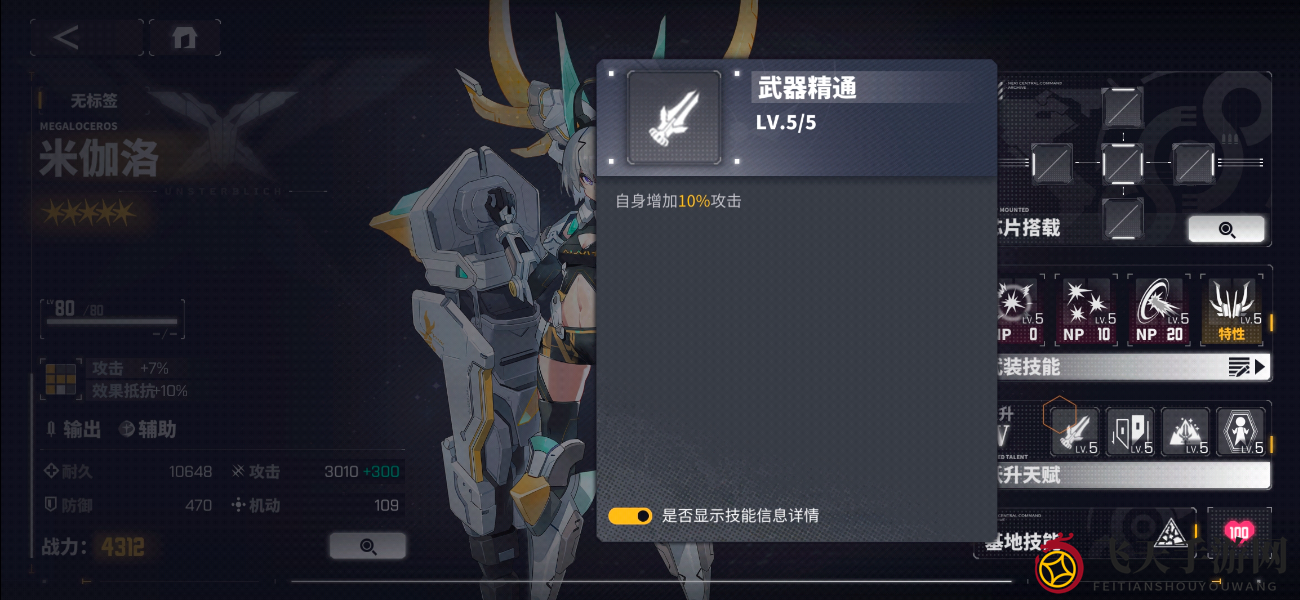This screenshot has height=600, width=1300.
Task: Select the center chip slot
Action: tap(1122, 163)
